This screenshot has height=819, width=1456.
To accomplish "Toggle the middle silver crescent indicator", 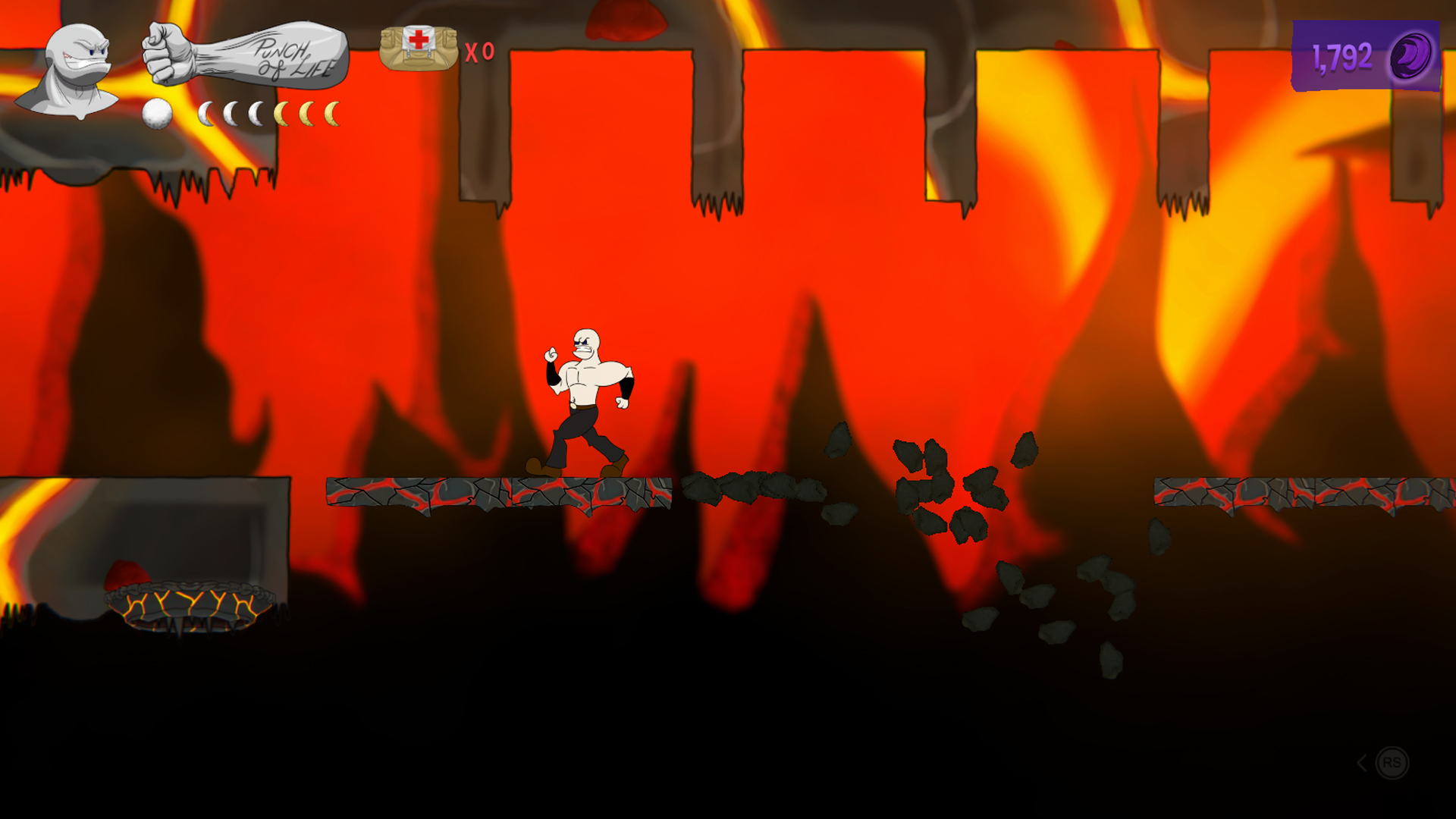I will (x=231, y=114).
